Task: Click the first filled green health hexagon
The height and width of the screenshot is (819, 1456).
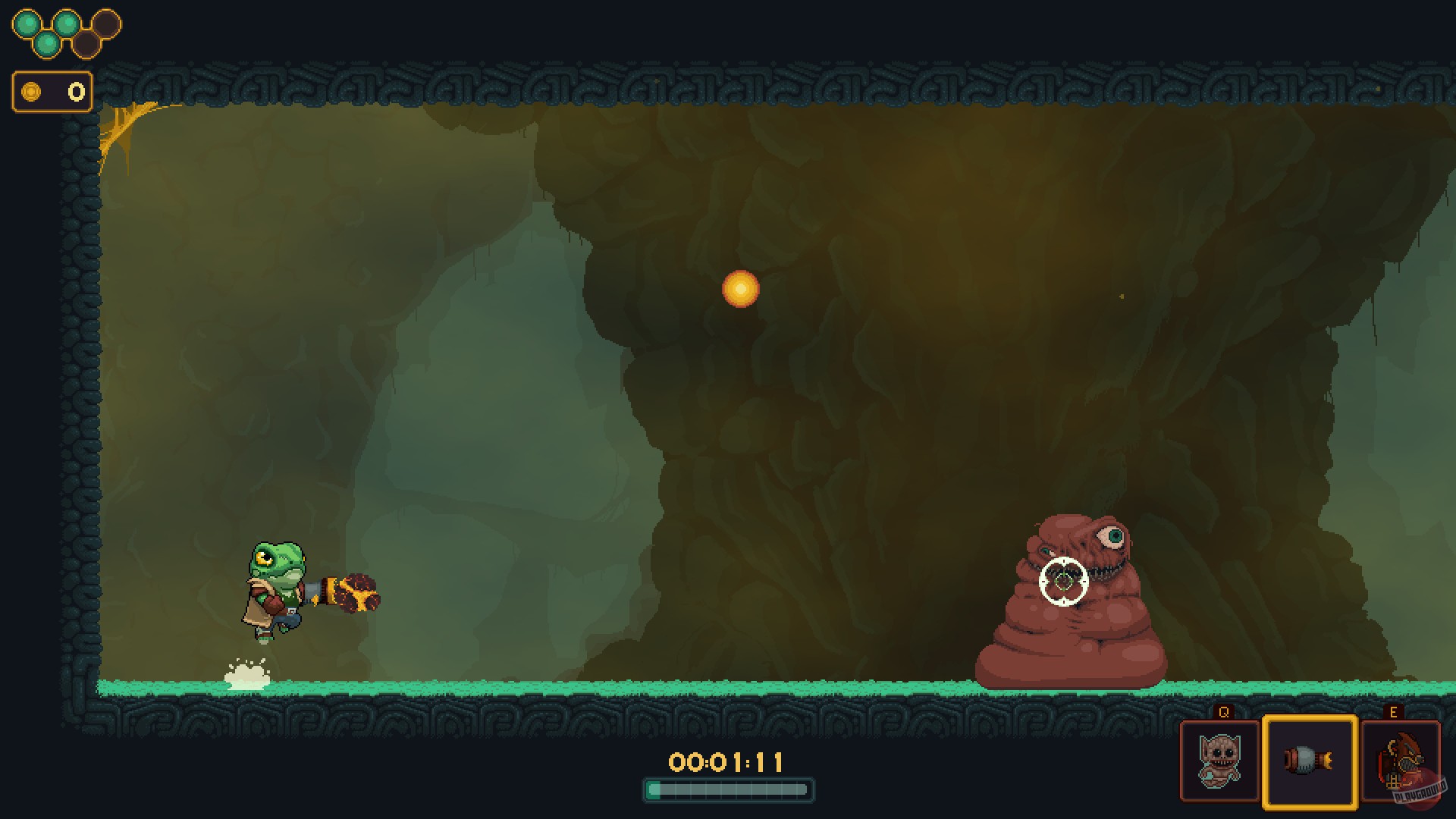Action: (27, 23)
